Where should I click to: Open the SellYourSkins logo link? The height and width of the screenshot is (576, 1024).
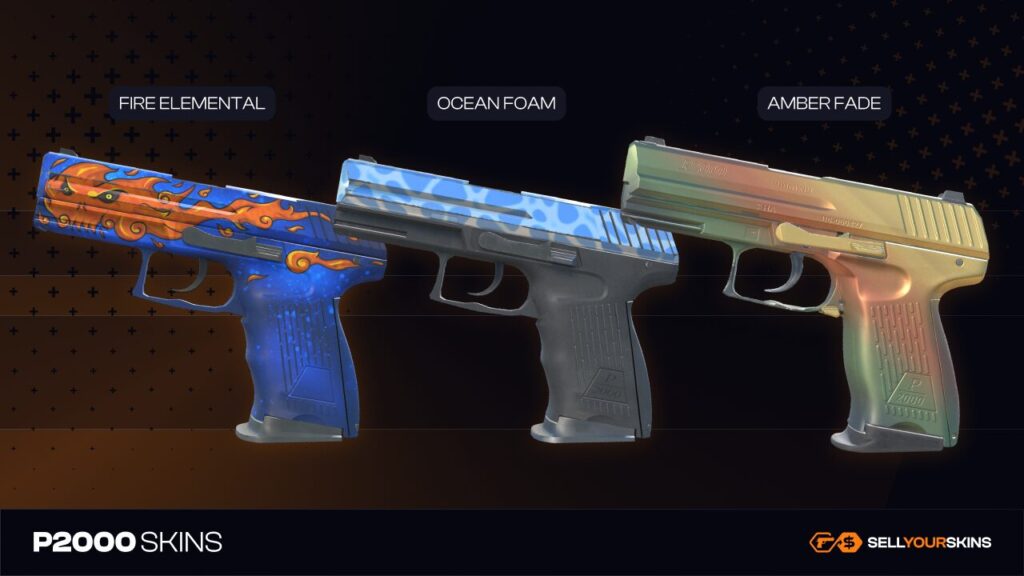coord(900,542)
